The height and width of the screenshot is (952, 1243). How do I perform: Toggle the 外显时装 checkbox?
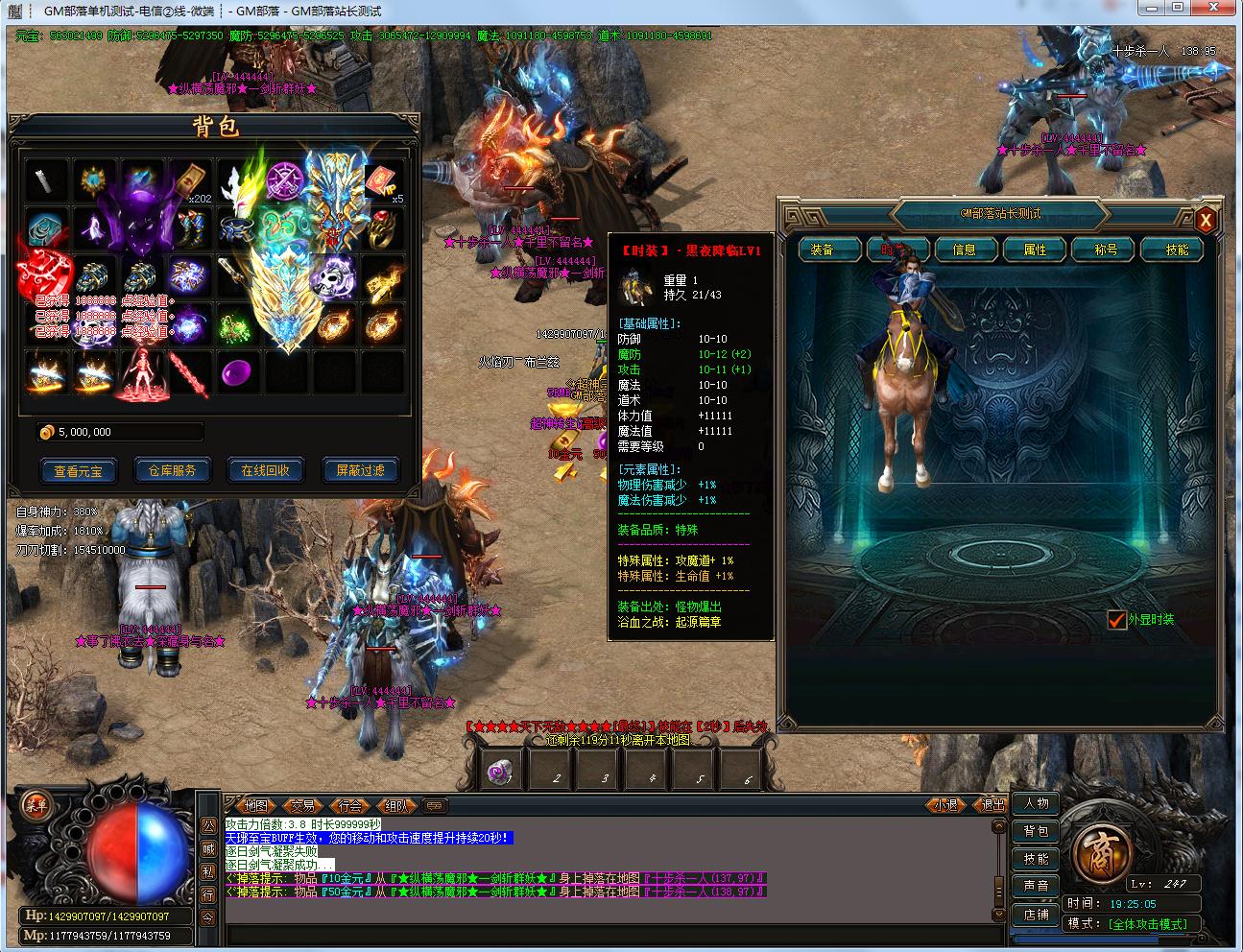[1116, 620]
